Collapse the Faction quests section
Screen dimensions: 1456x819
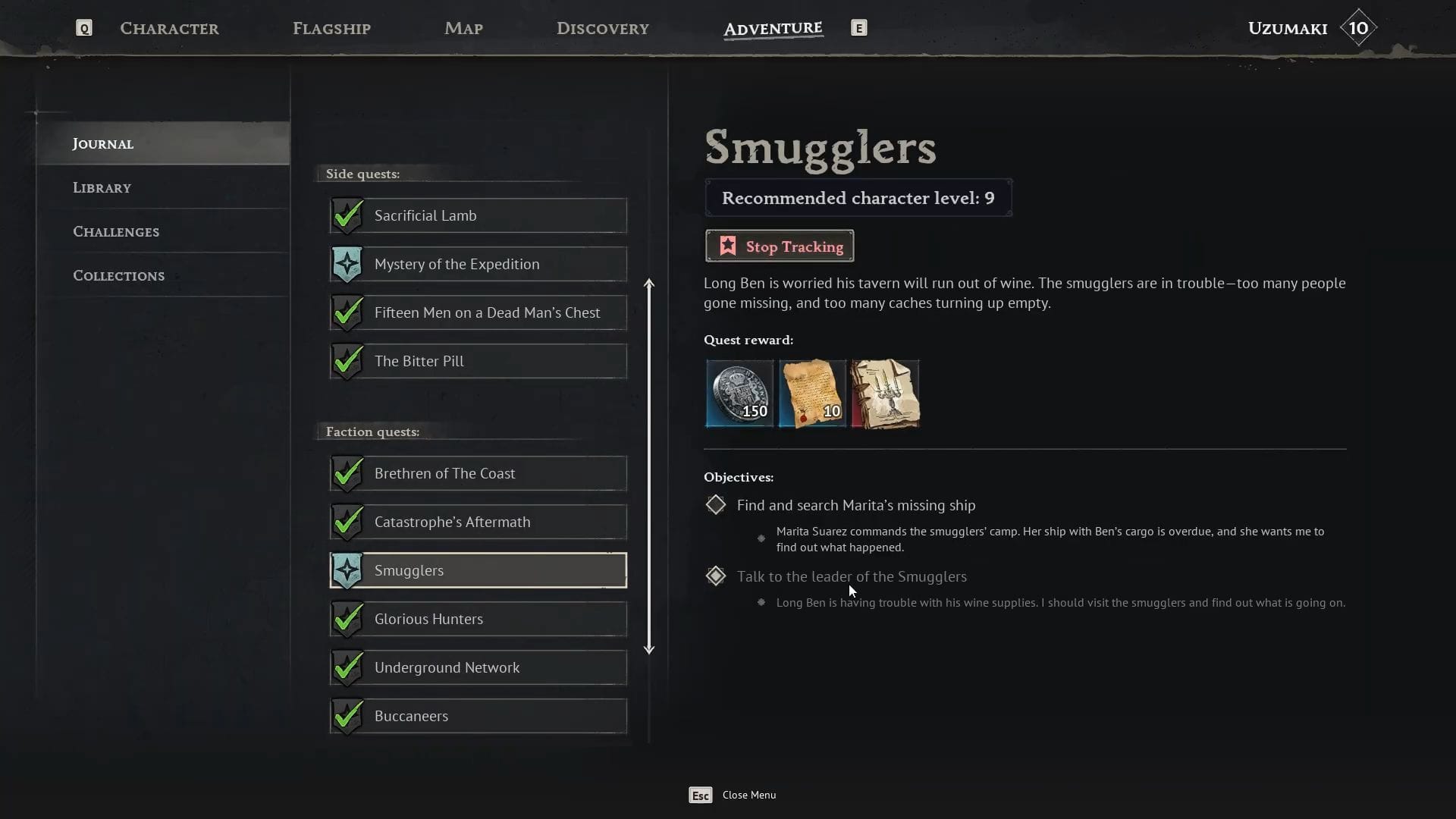372,431
